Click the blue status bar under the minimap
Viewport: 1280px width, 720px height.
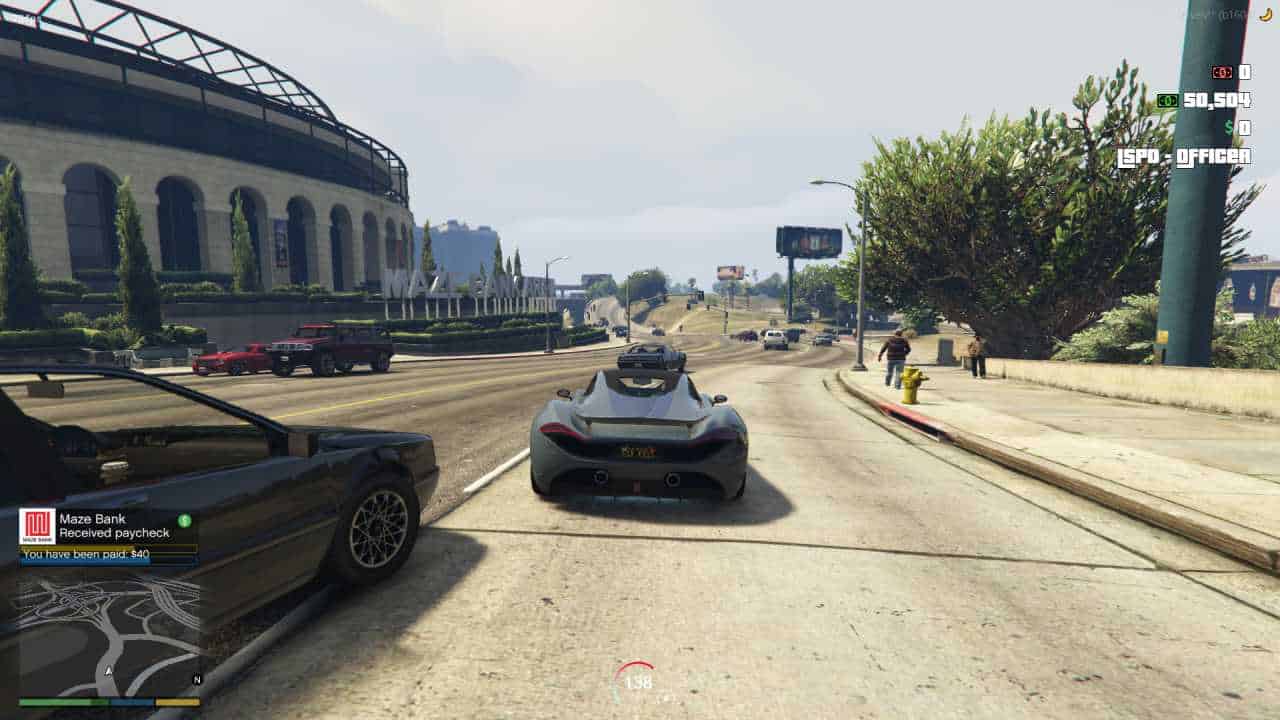point(132,702)
